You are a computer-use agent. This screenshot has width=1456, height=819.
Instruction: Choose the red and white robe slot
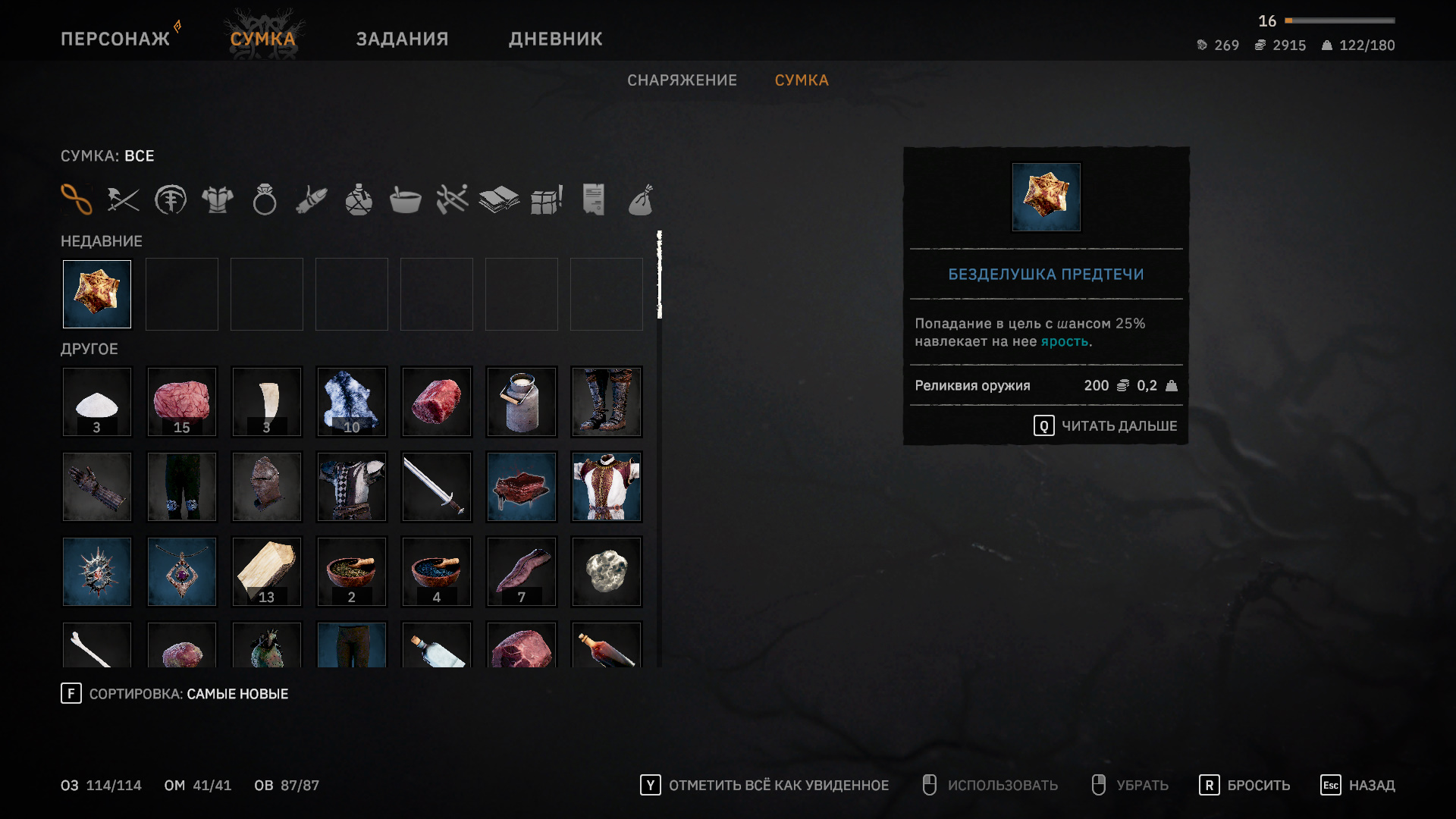point(607,487)
